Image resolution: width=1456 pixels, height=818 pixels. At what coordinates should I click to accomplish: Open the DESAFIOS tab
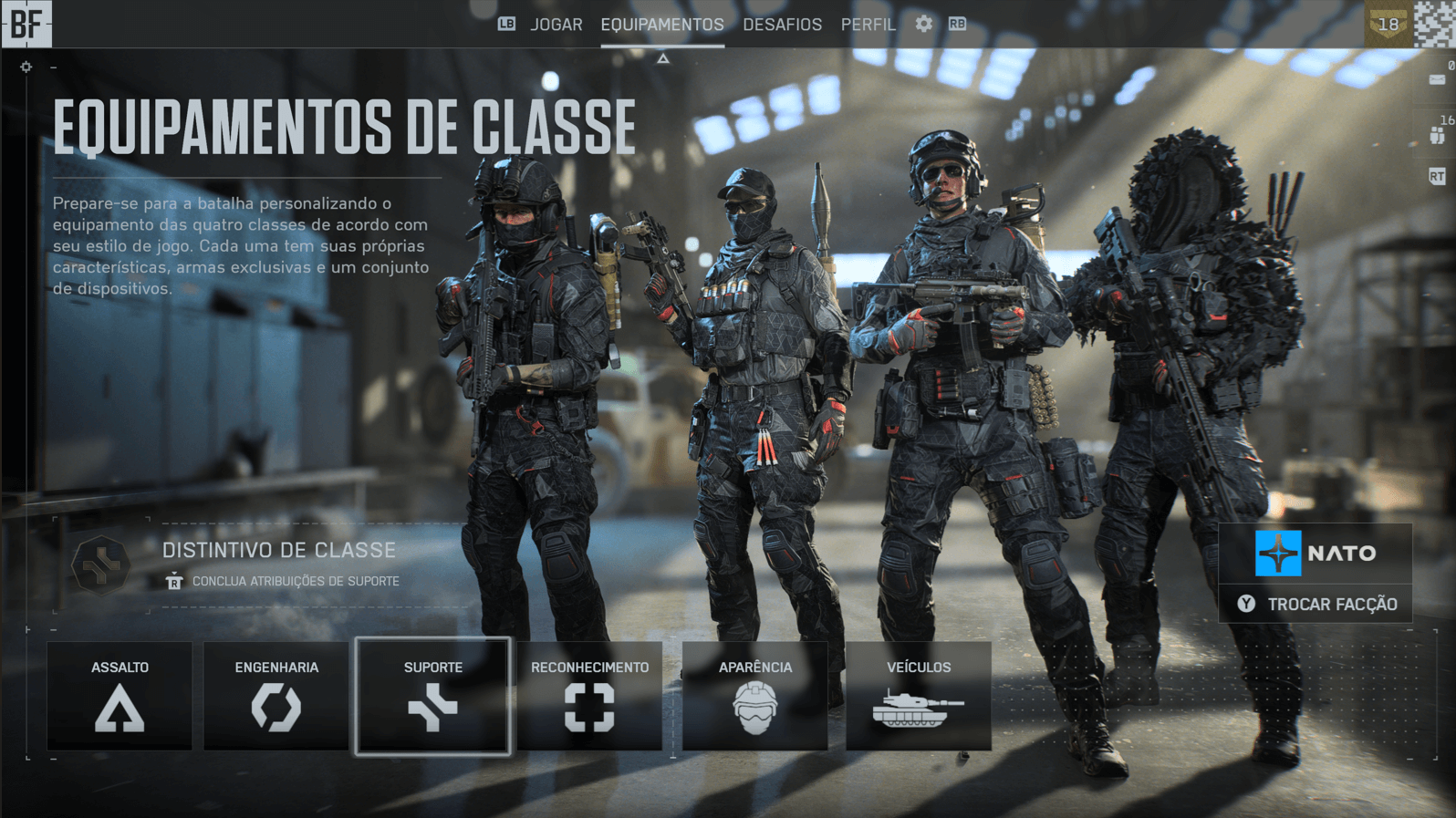782,25
